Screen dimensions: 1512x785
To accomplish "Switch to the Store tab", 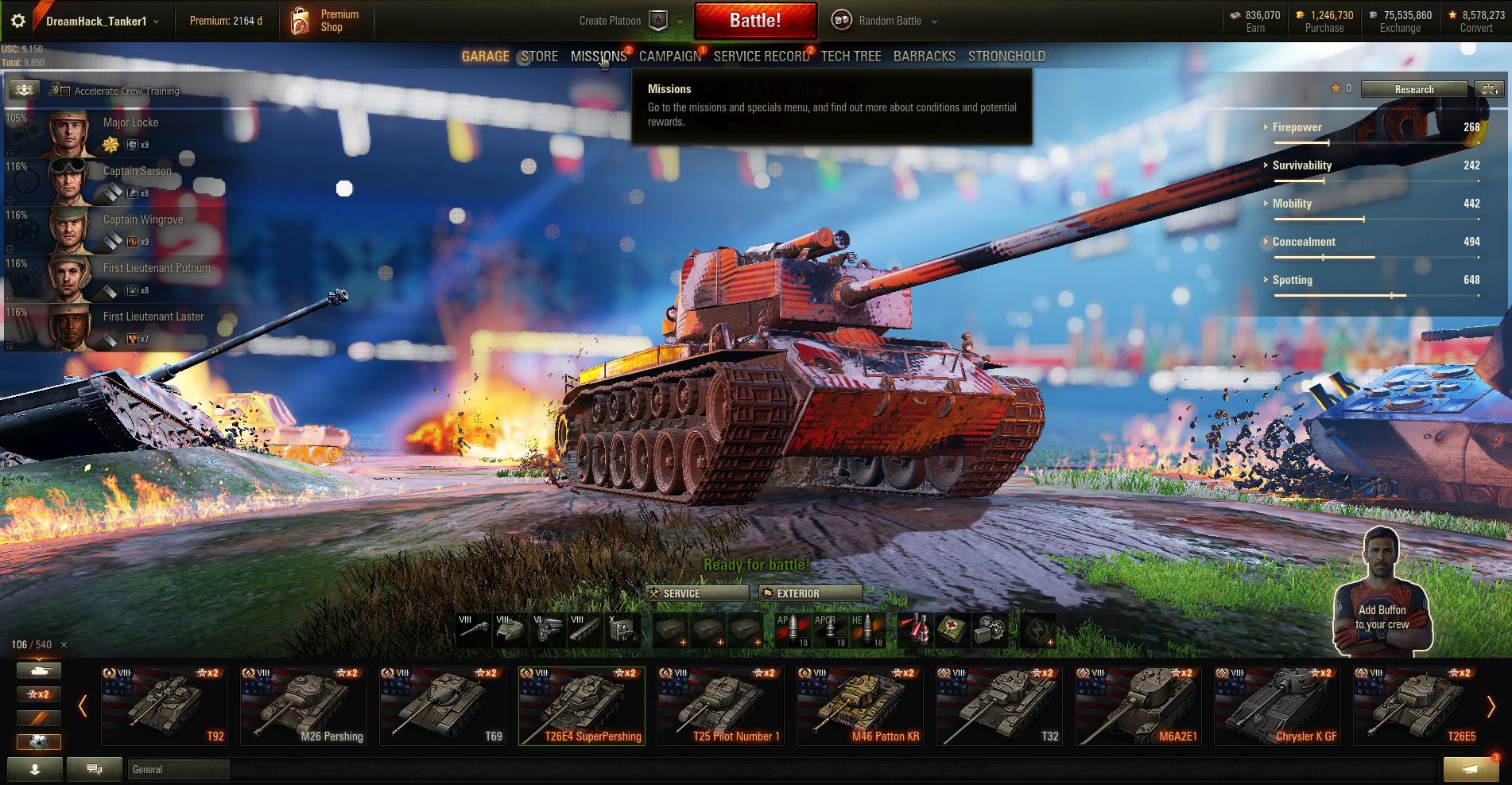I will (x=540, y=56).
